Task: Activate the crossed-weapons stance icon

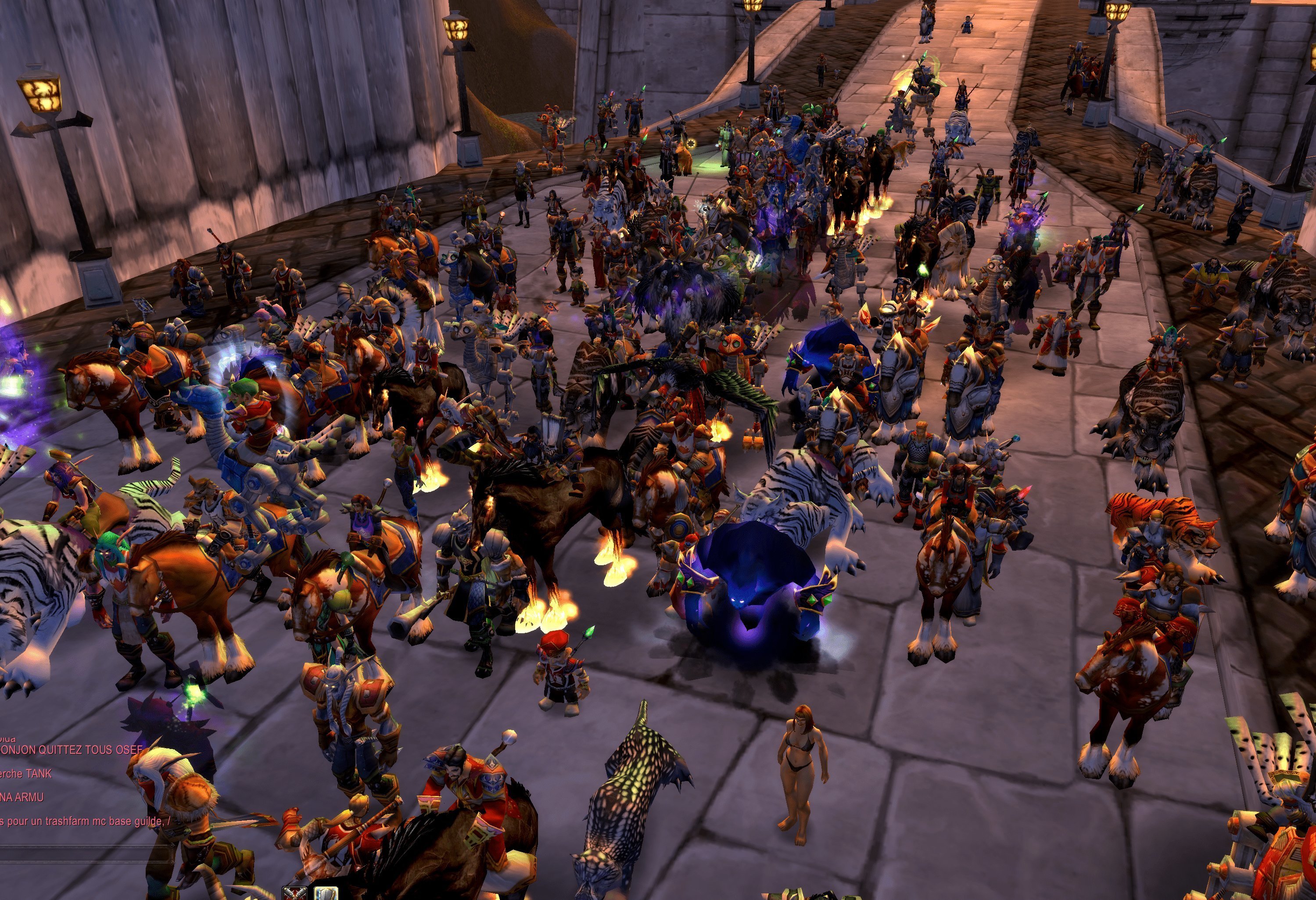Action: coord(295,894)
